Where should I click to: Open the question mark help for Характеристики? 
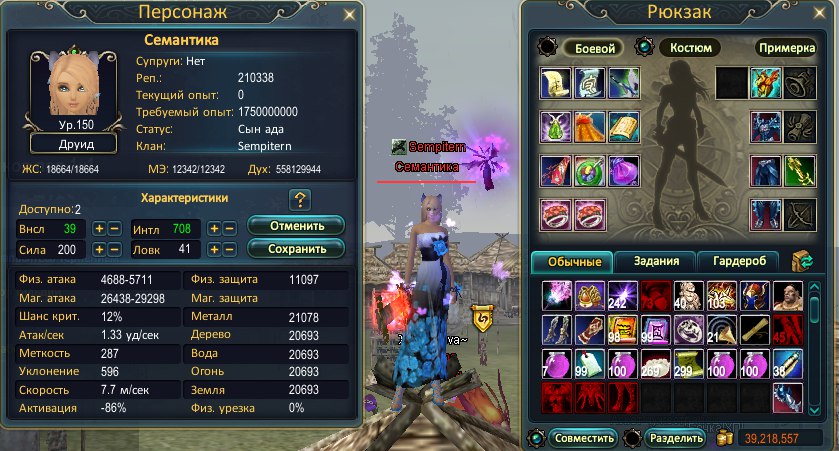click(297, 199)
